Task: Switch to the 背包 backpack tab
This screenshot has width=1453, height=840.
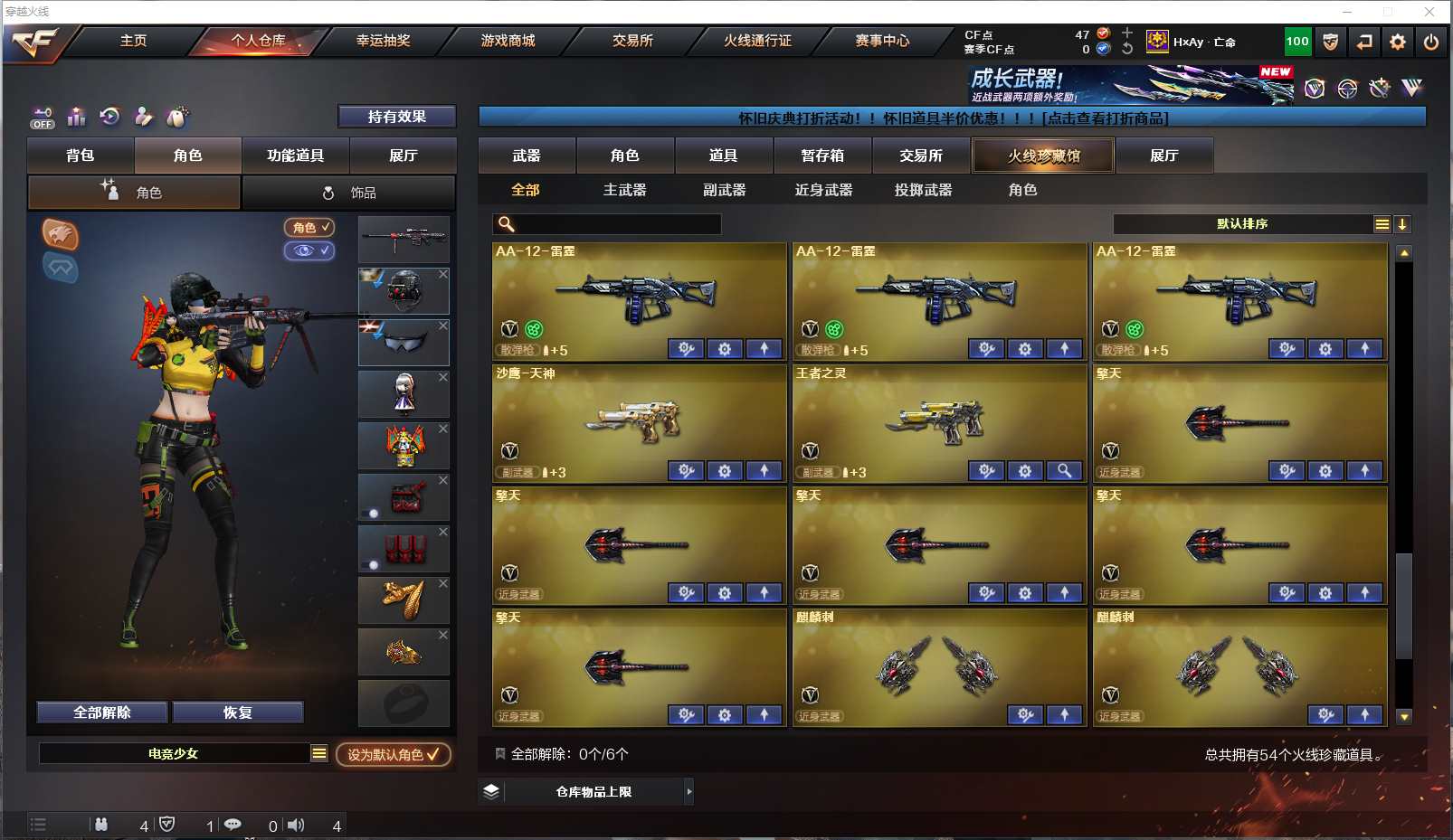Action: (81, 156)
